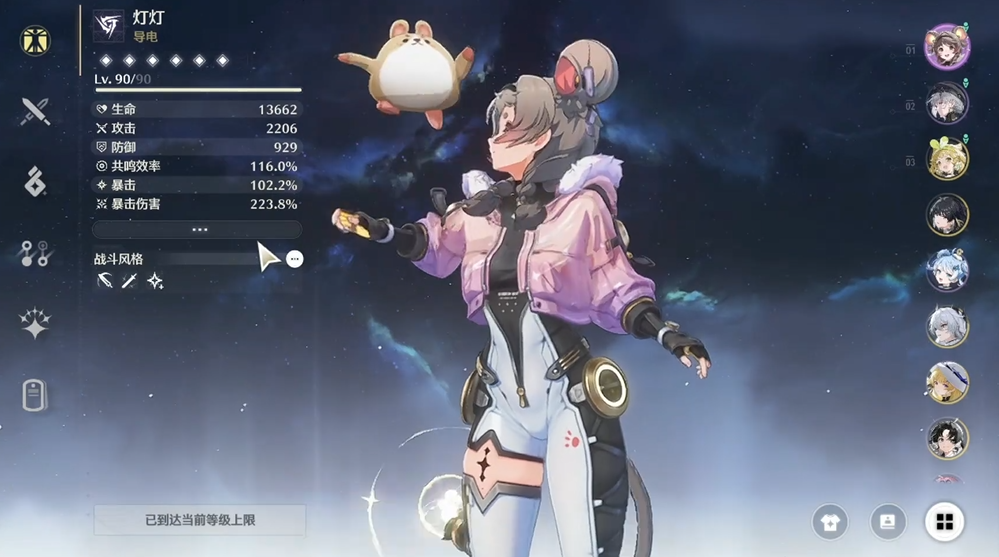The width and height of the screenshot is (999, 557).
Task: Open 战斗风格 details via round dots button
Action: point(294,259)
